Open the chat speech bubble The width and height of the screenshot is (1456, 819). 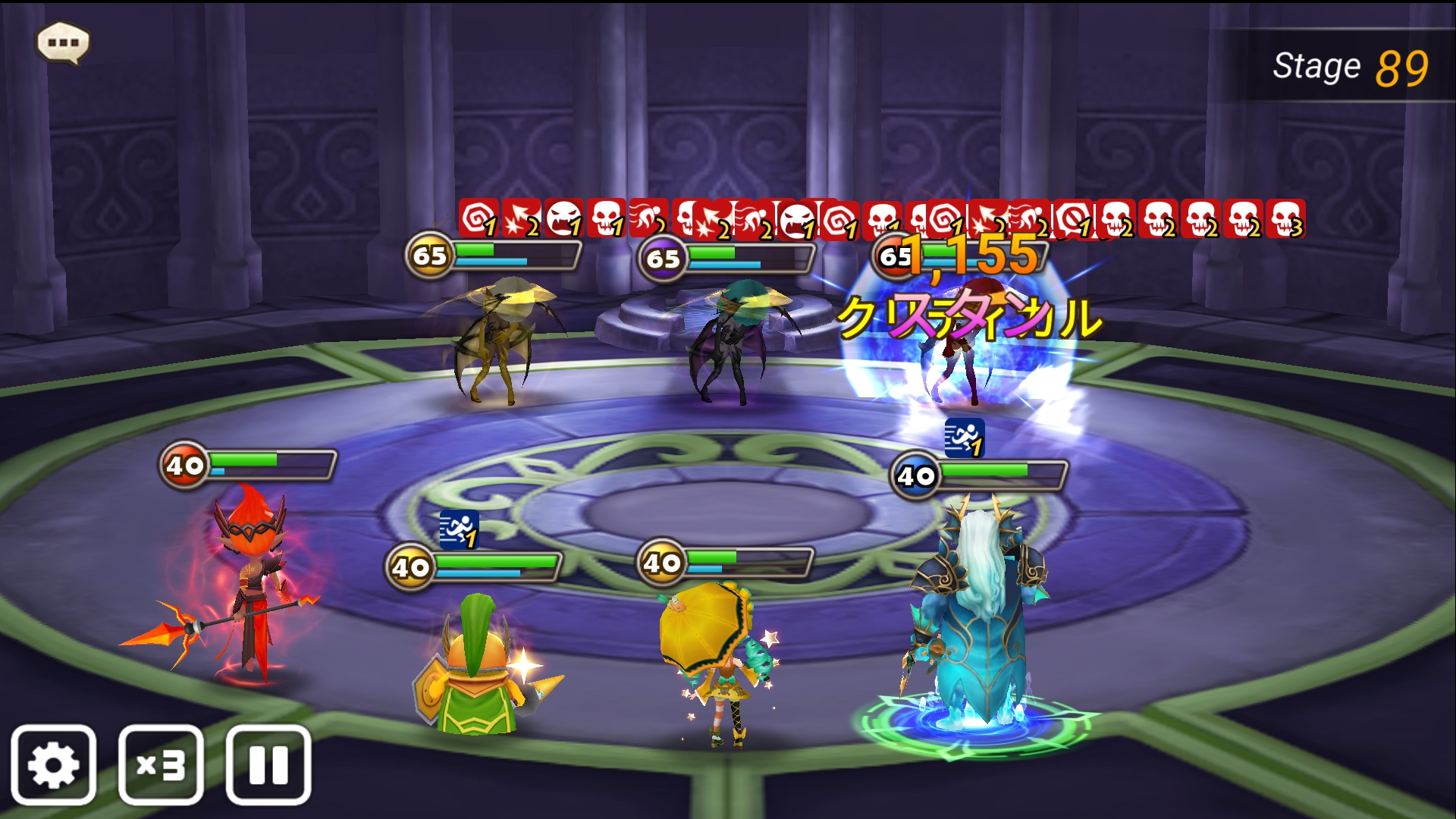64,42
